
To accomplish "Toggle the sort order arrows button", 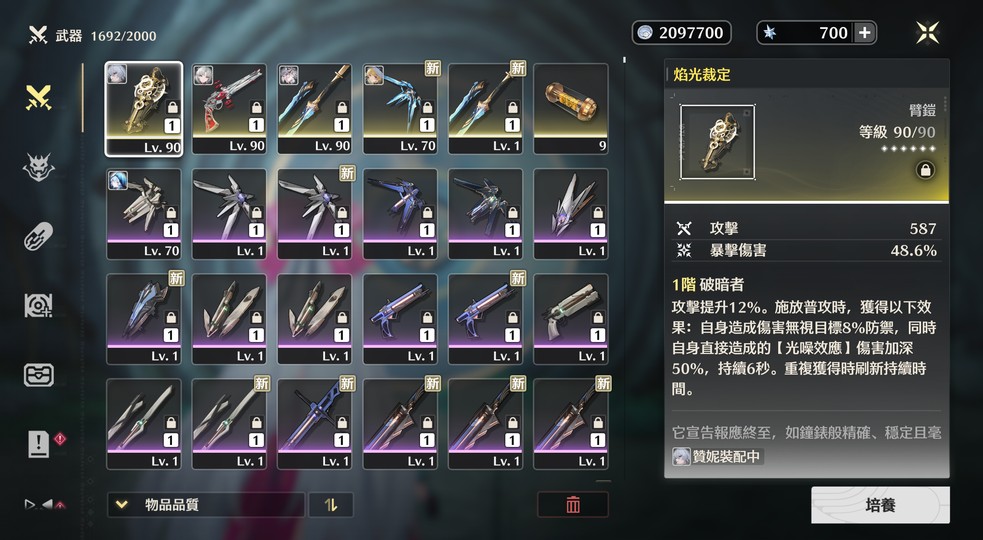I will tap(331, 505).
